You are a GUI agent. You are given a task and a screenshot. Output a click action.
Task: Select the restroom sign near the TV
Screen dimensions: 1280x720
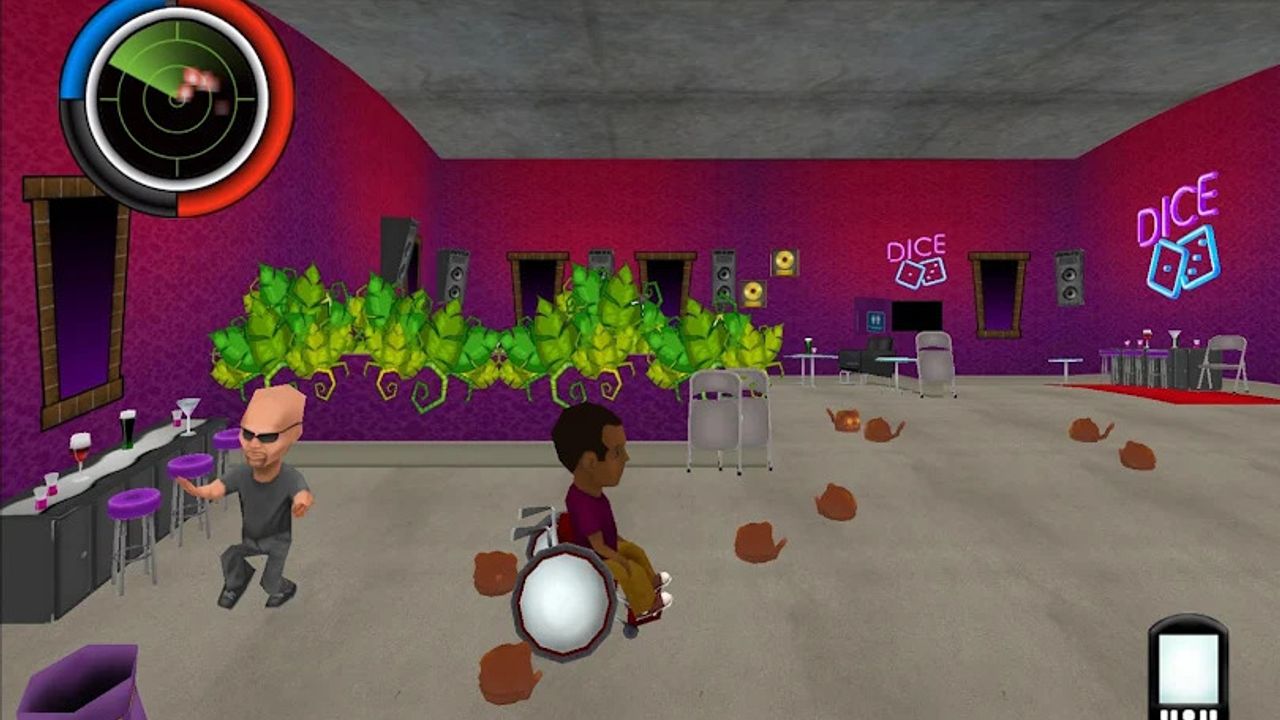(874, 321)
